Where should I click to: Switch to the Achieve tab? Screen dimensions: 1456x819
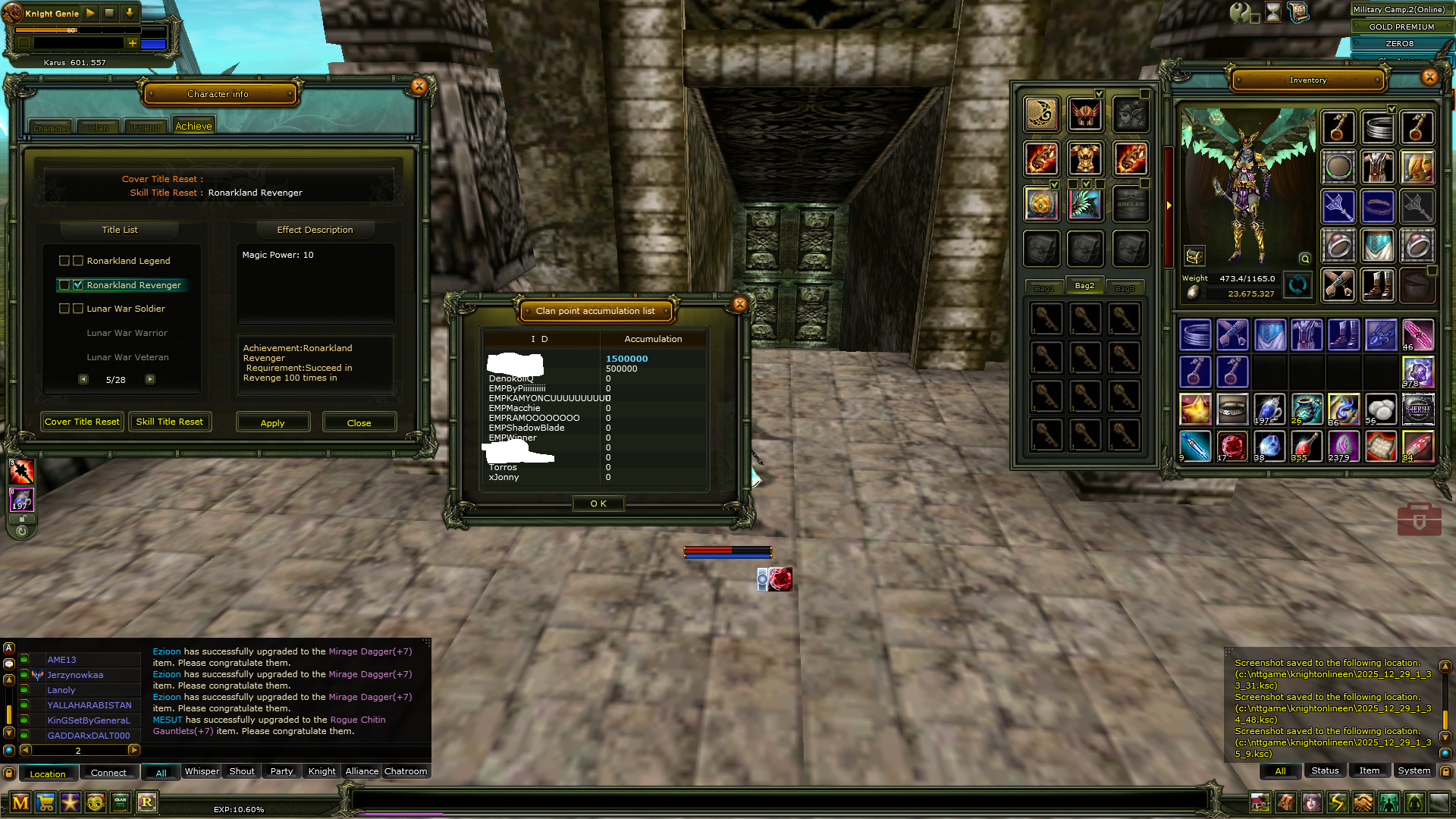[x=193, y=127]
